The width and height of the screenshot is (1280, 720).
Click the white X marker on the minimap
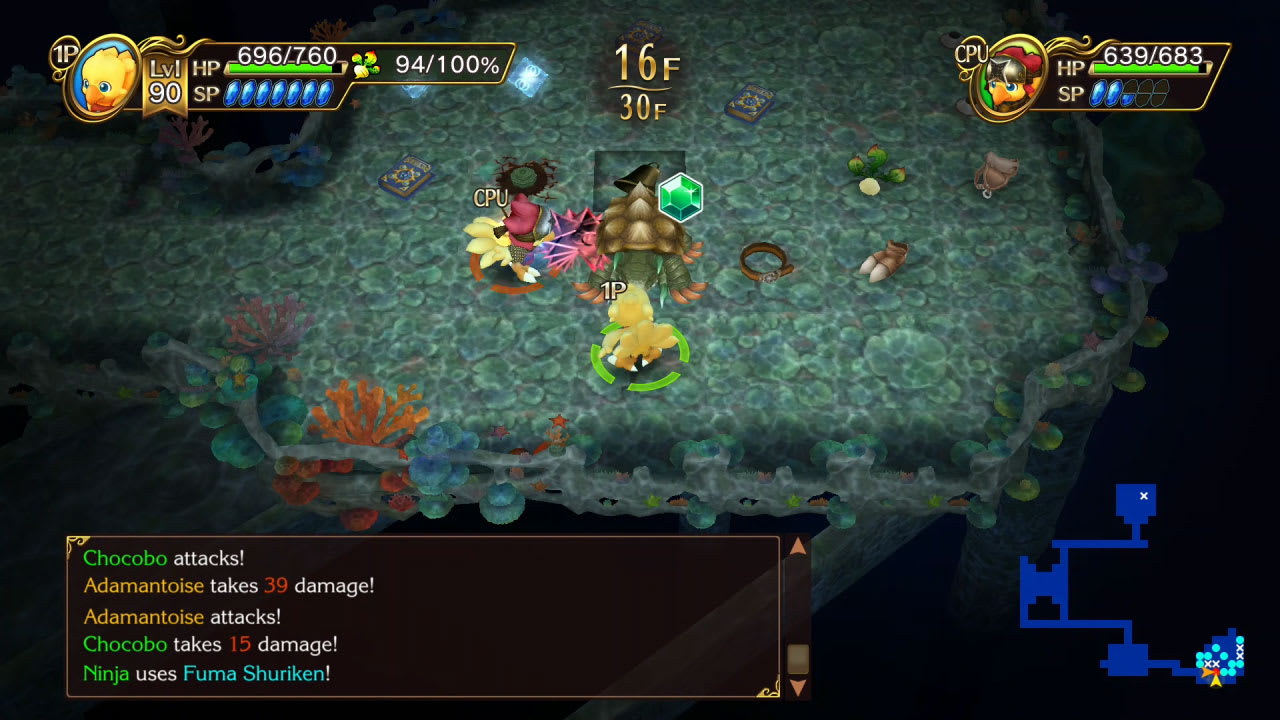click(1142, 495)
